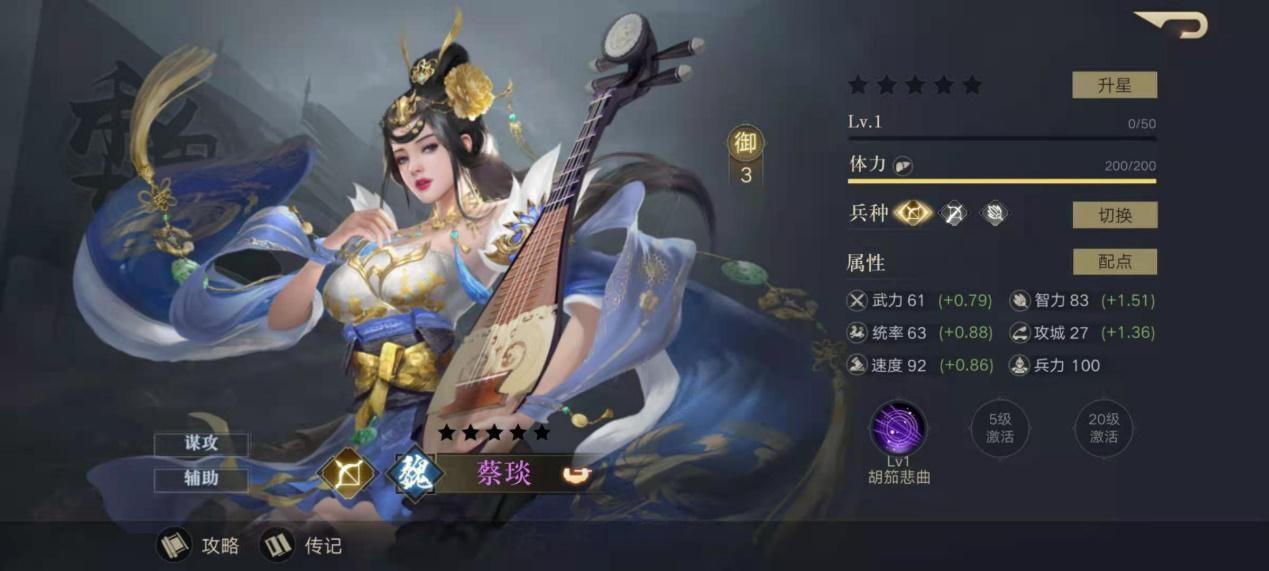The image size is (1269, 571).
Task: Select the 胡笳悲曲 skill icon
Action: pyautogui.click(x=898, y=428)
